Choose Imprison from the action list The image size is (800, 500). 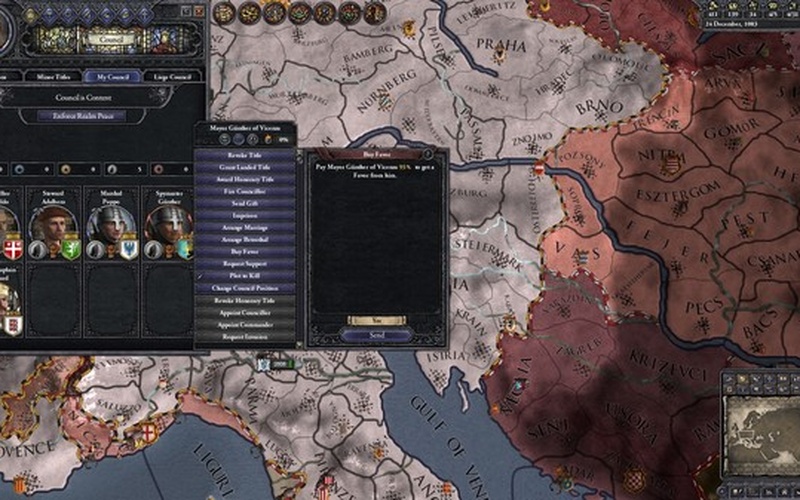245,216
